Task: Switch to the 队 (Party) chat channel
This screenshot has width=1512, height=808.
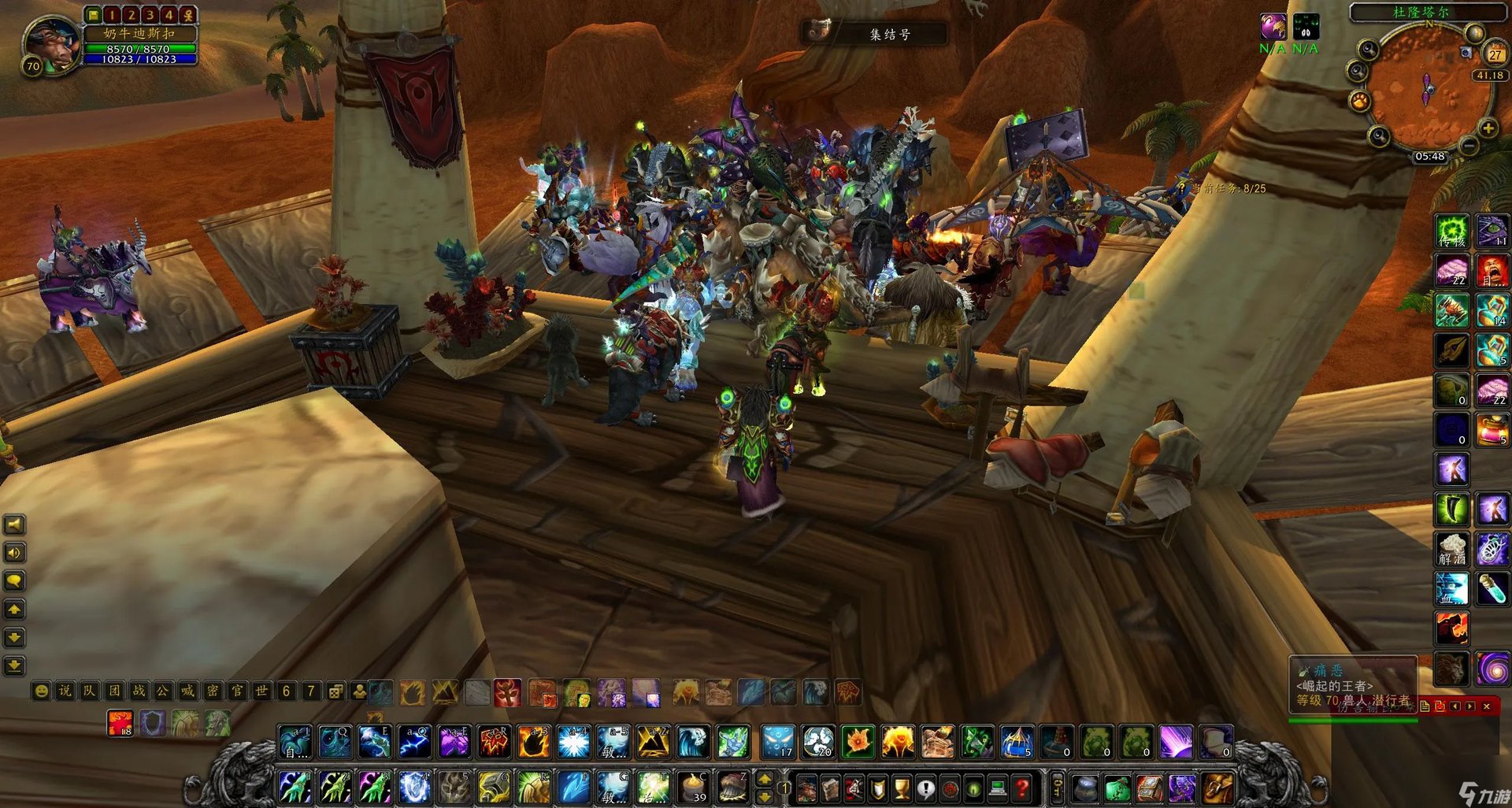Action: click(x=90, y=691)
